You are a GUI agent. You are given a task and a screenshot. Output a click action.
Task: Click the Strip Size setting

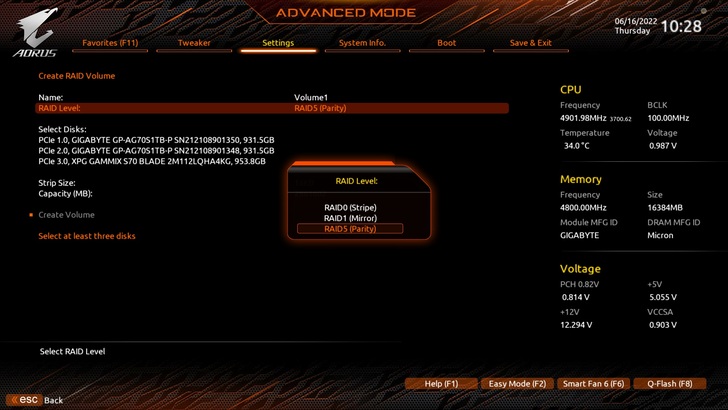coord(57,183)
